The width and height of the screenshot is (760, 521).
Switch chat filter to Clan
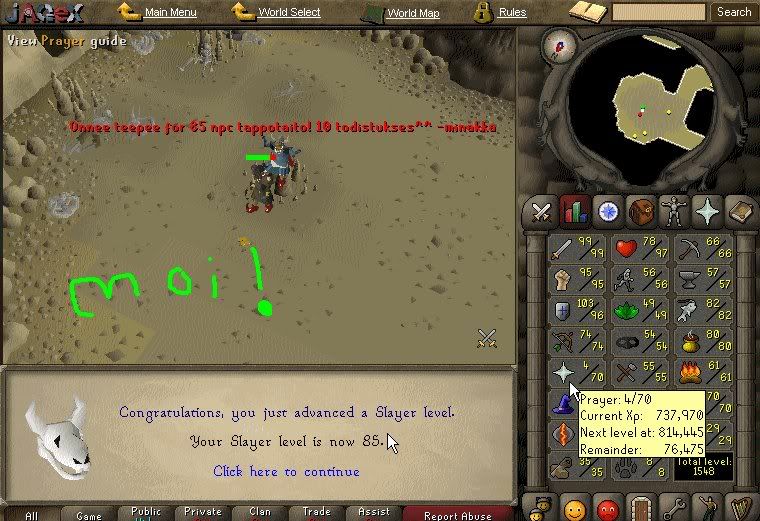[x=260, y=512]
